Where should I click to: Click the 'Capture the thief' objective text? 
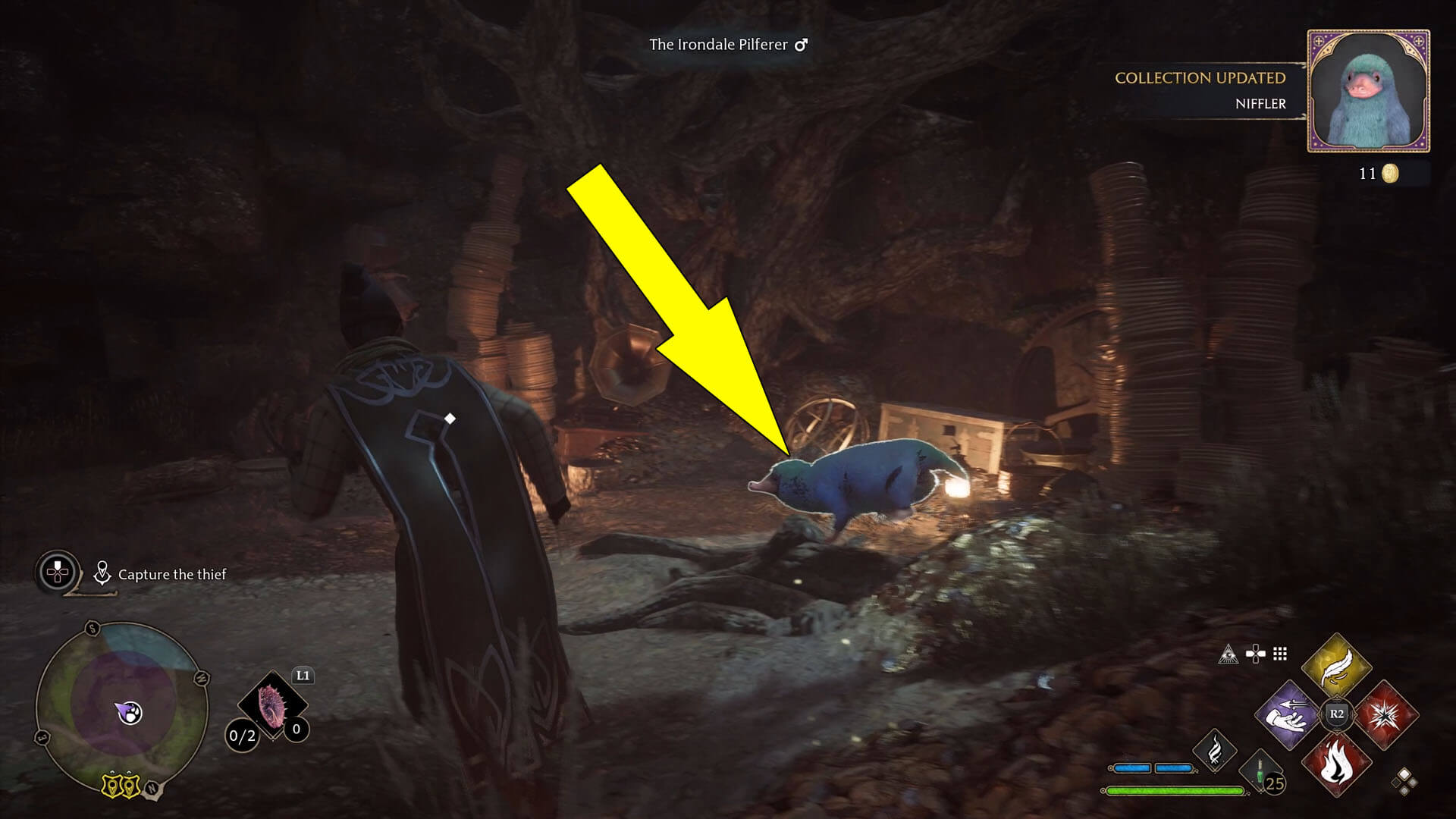171,575
